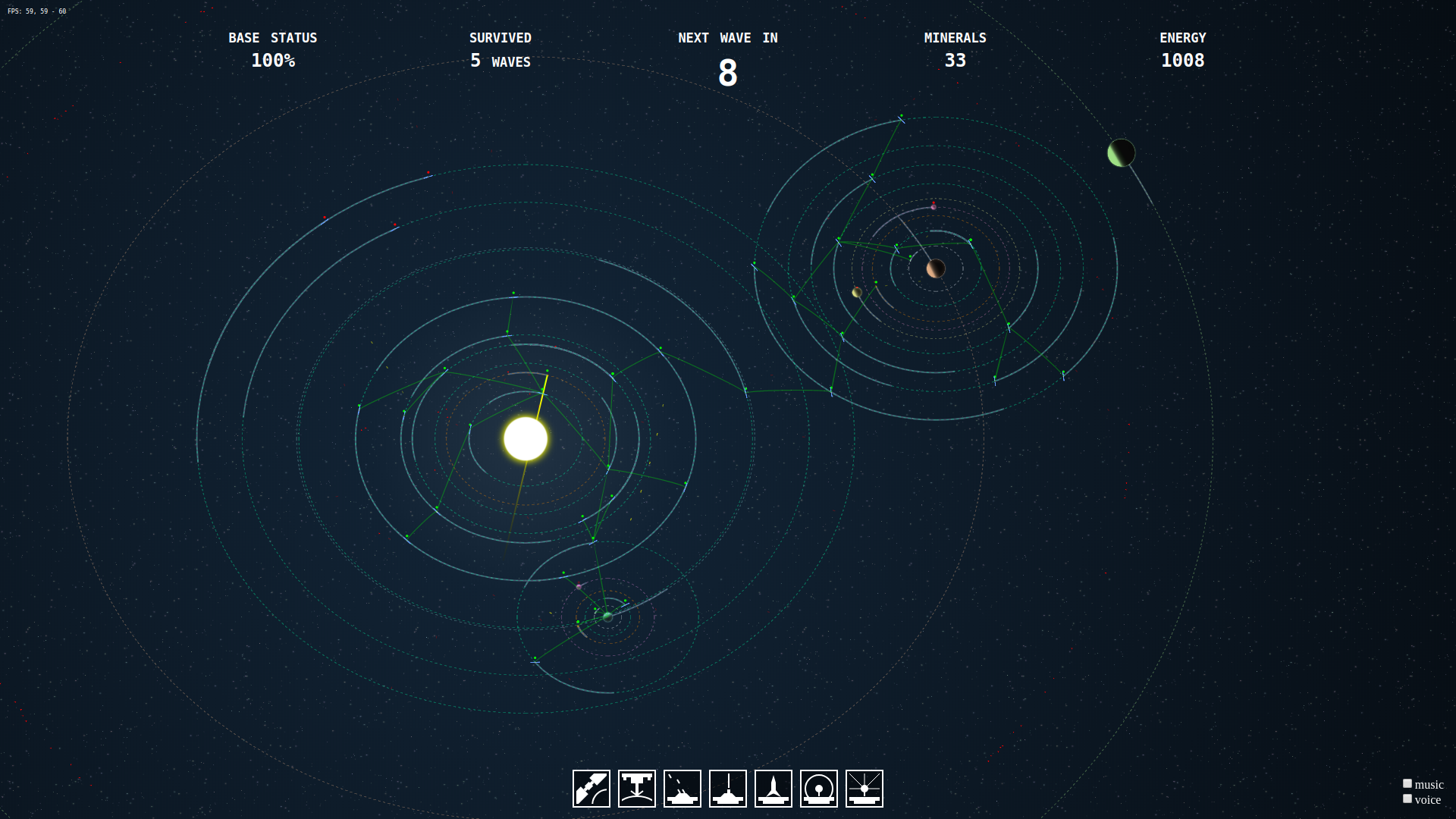Toggle the voice checkbox
This screenshot has height=819, width=1456.
1407,799
